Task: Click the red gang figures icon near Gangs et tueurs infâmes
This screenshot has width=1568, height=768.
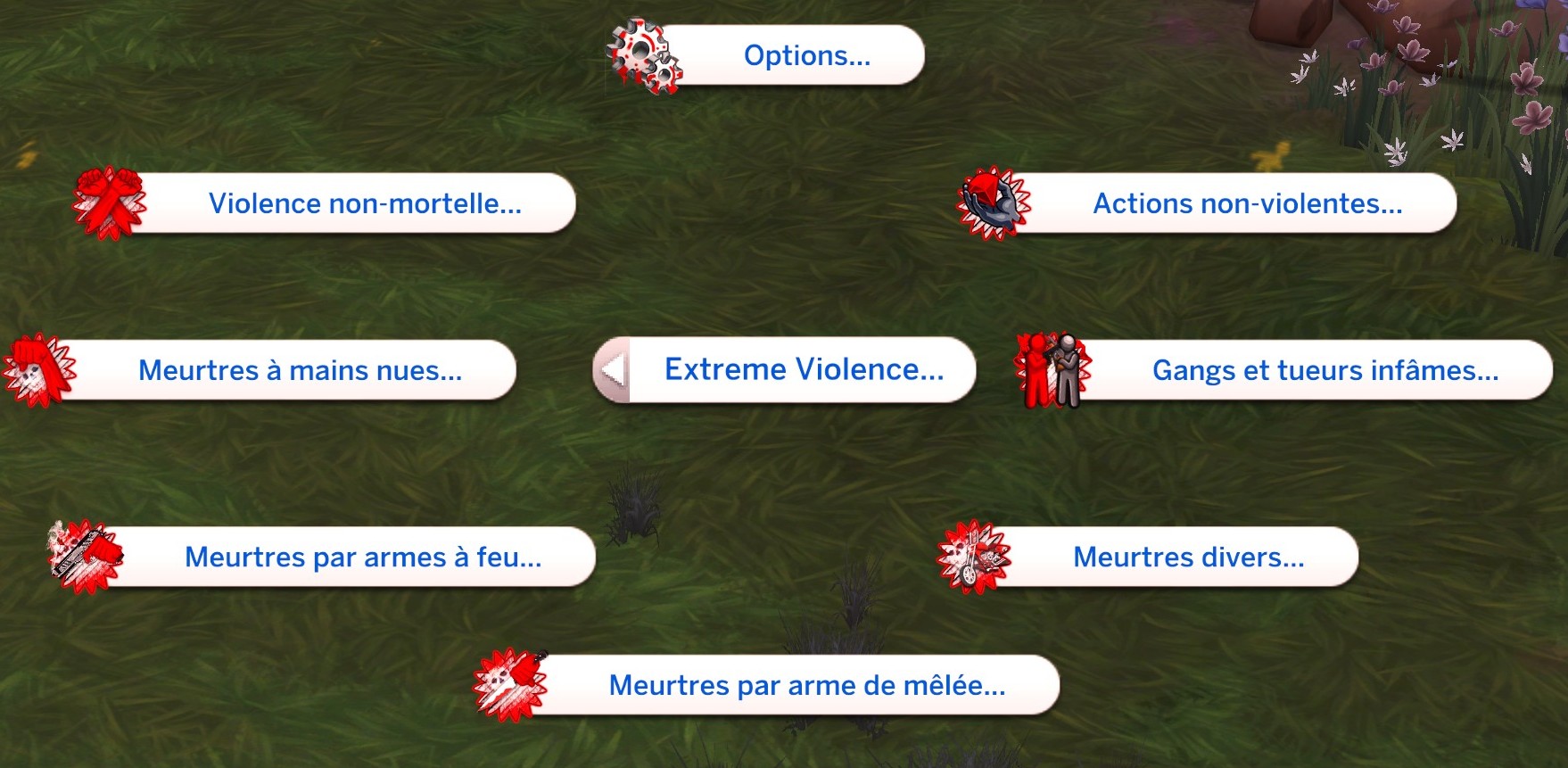Action: 1052,370
